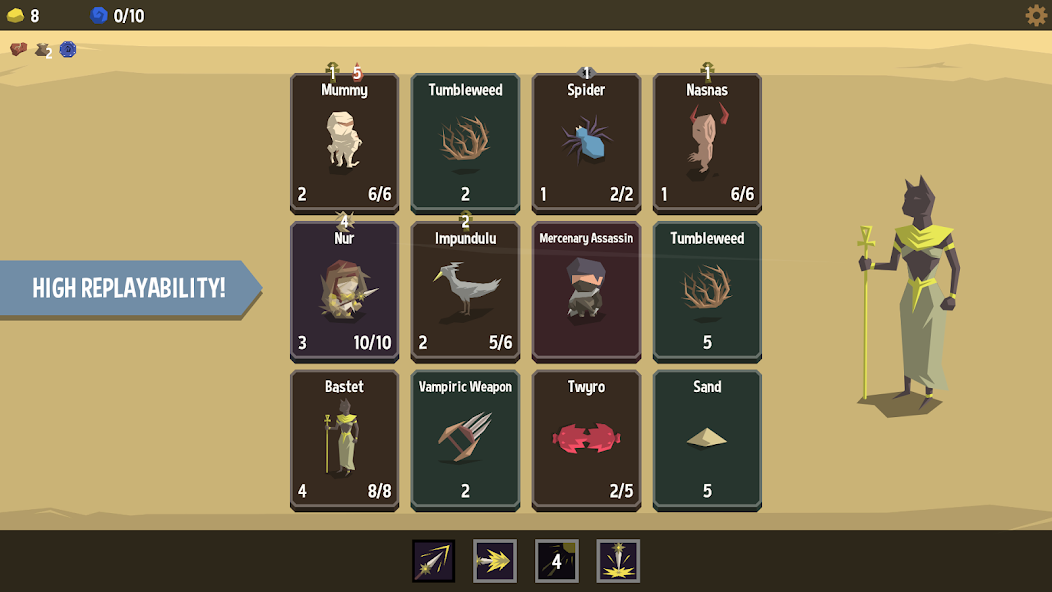
Task: Select the Nur card
Action: click(344, 291)
